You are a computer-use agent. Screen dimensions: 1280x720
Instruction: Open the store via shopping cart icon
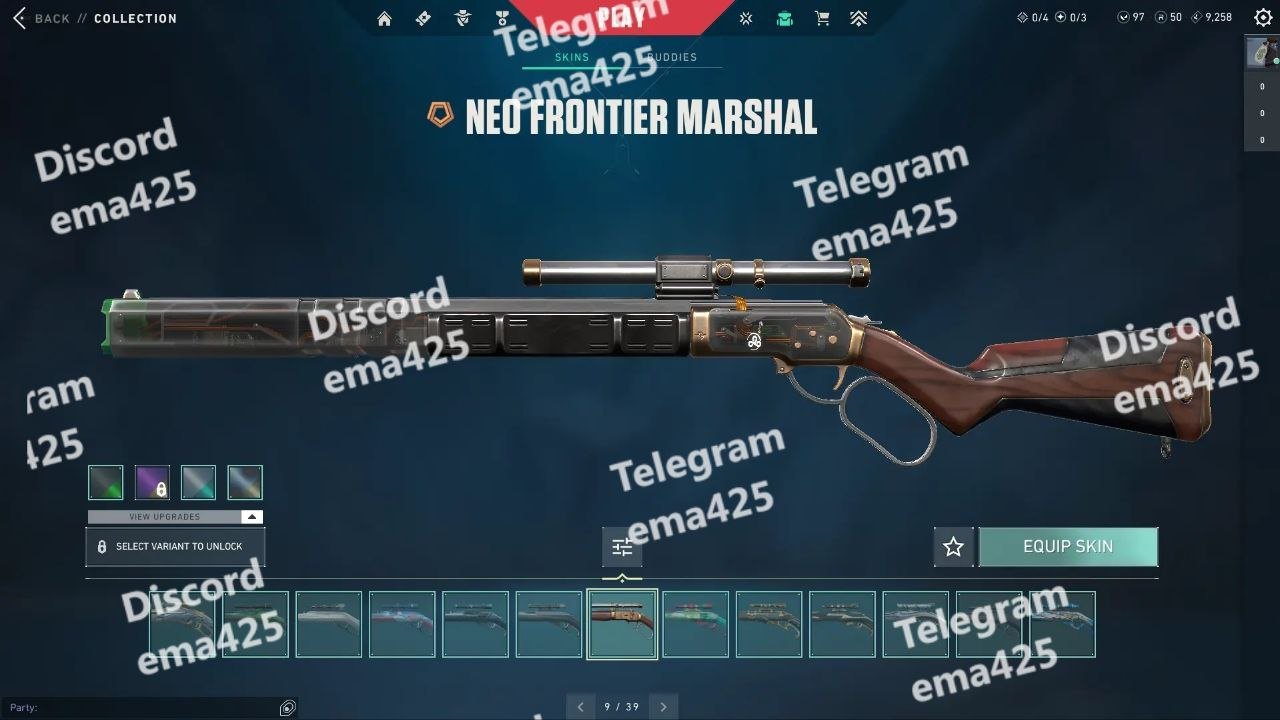822,18
